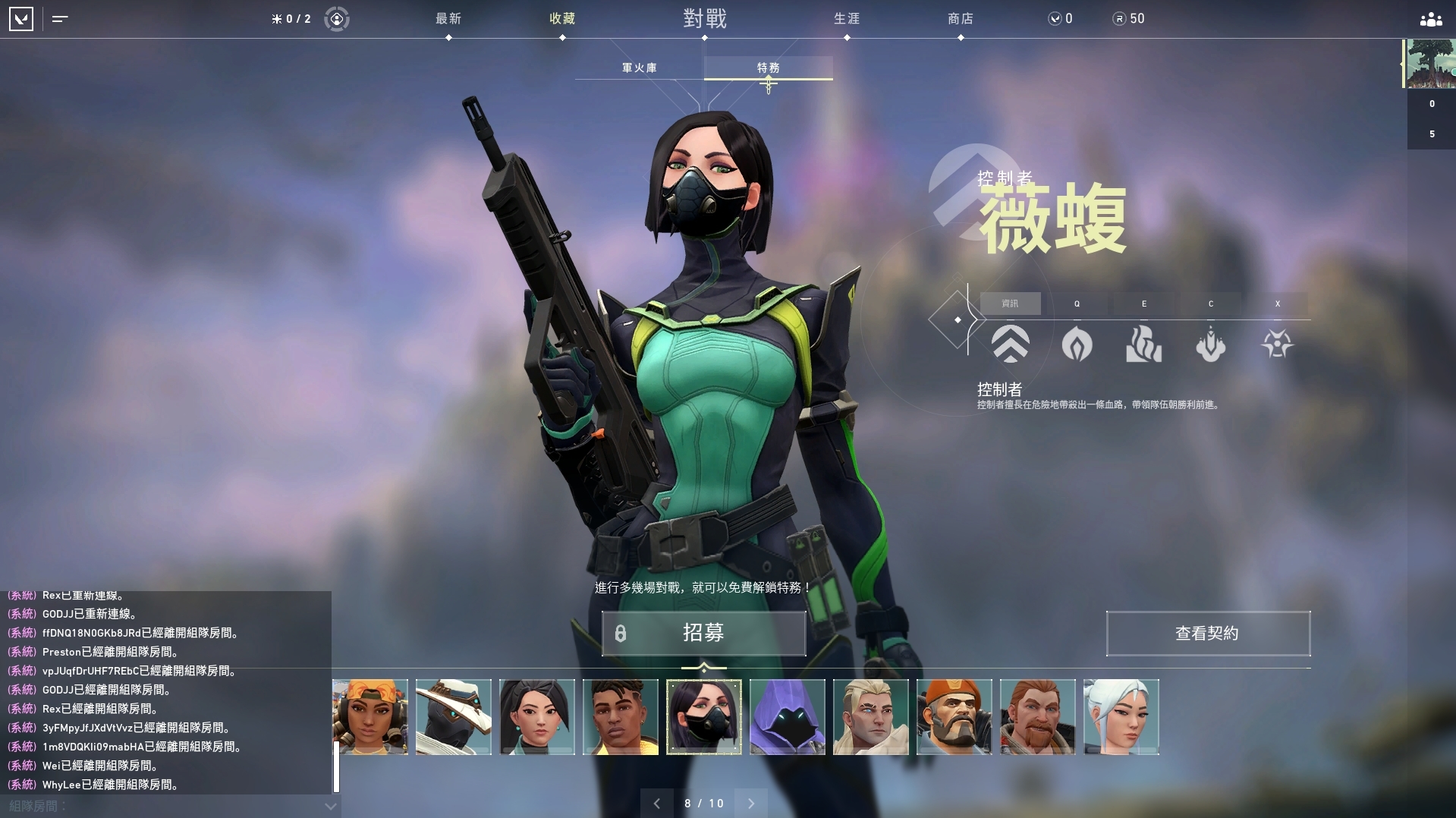The image size is (1456, 818).
Task: Select Viper's Q ability Poison Cloud icon
Action: click(x=1076, y=345)
